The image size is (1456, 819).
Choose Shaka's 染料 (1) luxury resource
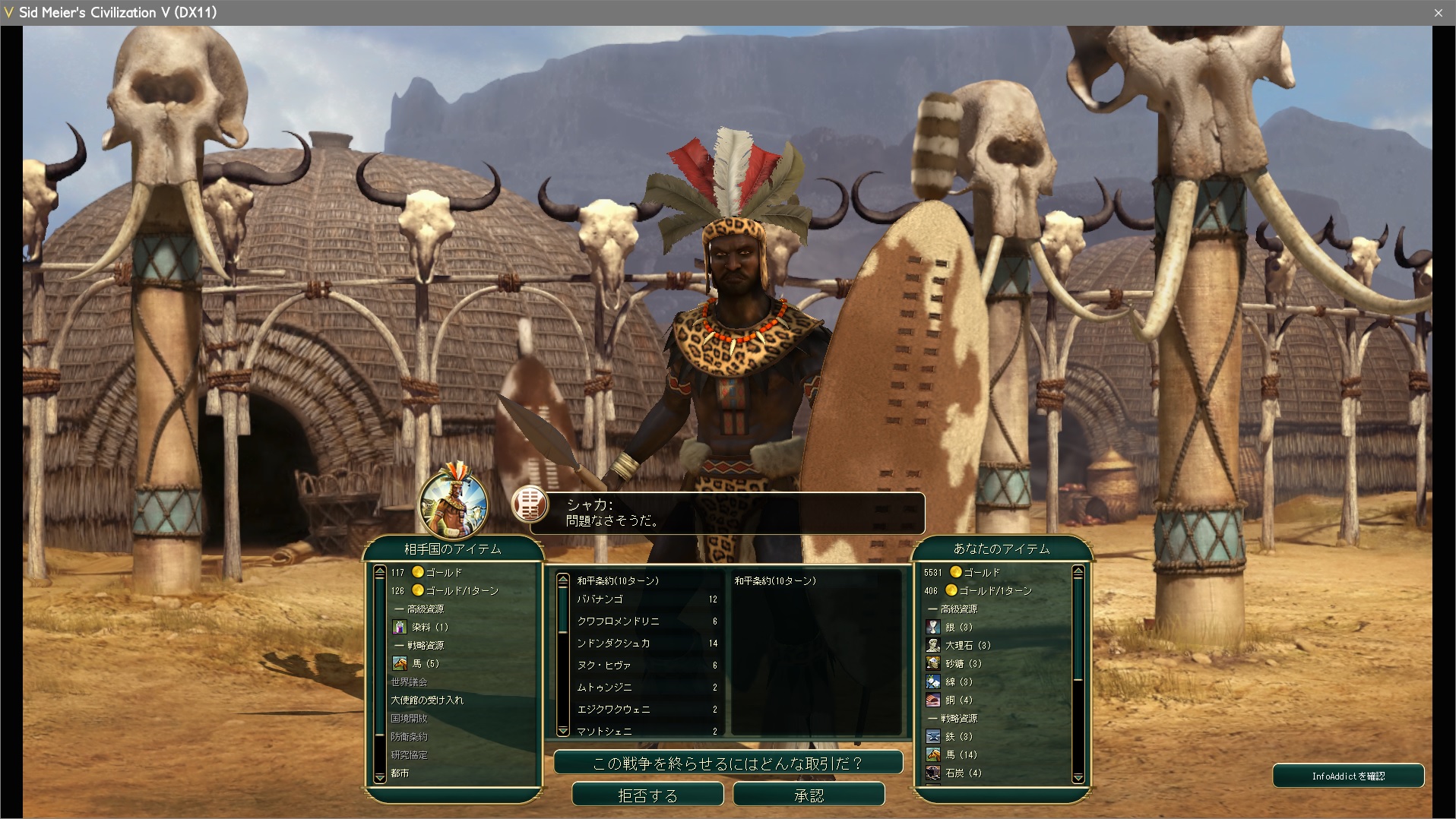click(x=429, y=627)
